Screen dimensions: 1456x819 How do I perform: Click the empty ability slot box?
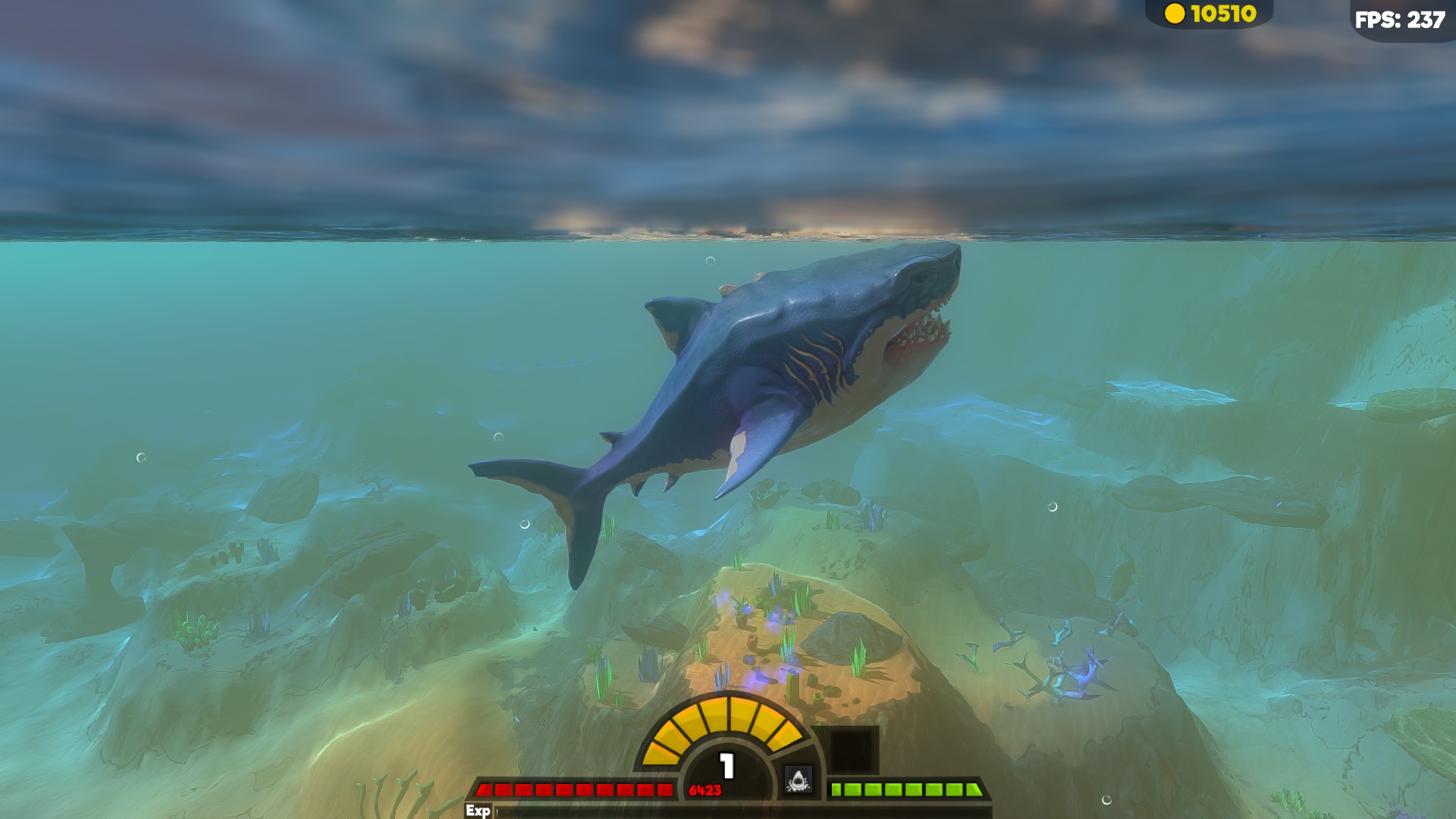[x=853, y=751]
